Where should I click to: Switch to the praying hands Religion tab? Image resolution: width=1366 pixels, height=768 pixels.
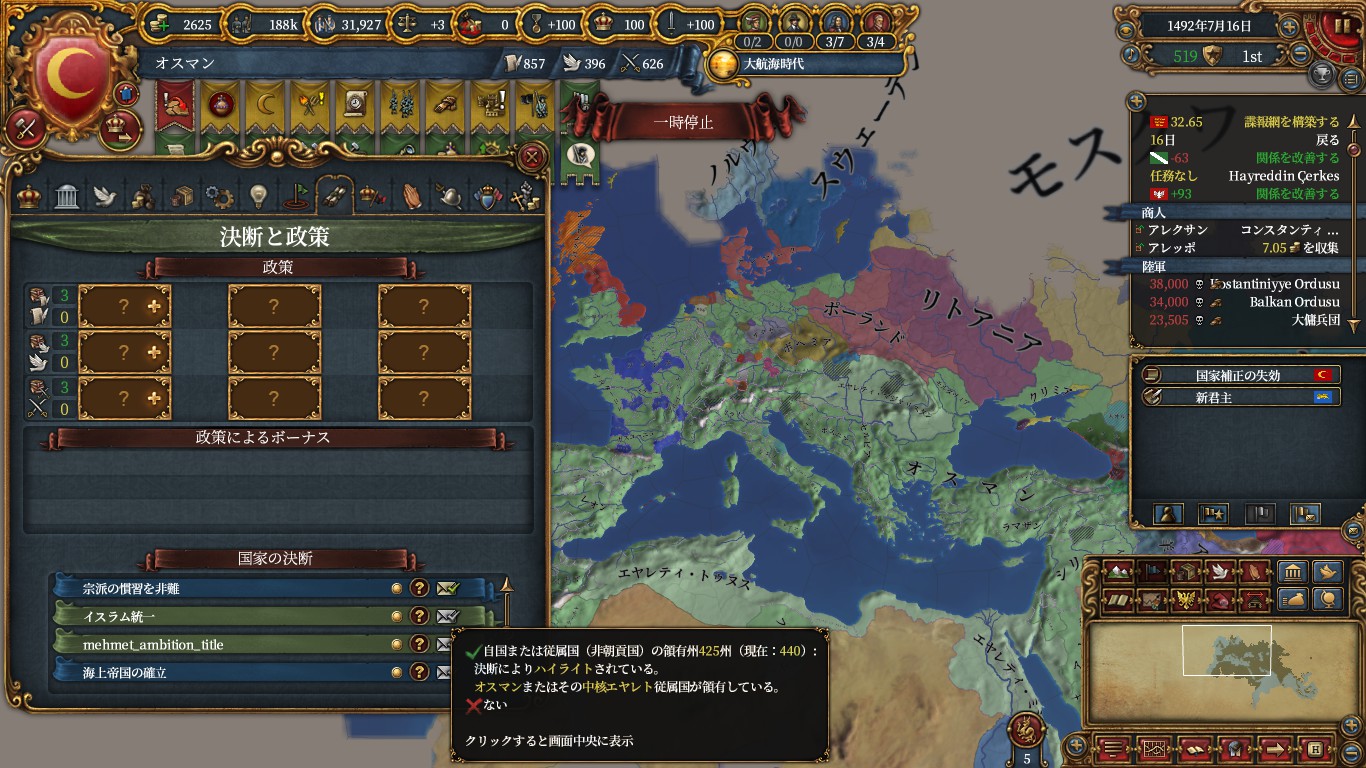point(412,195)
